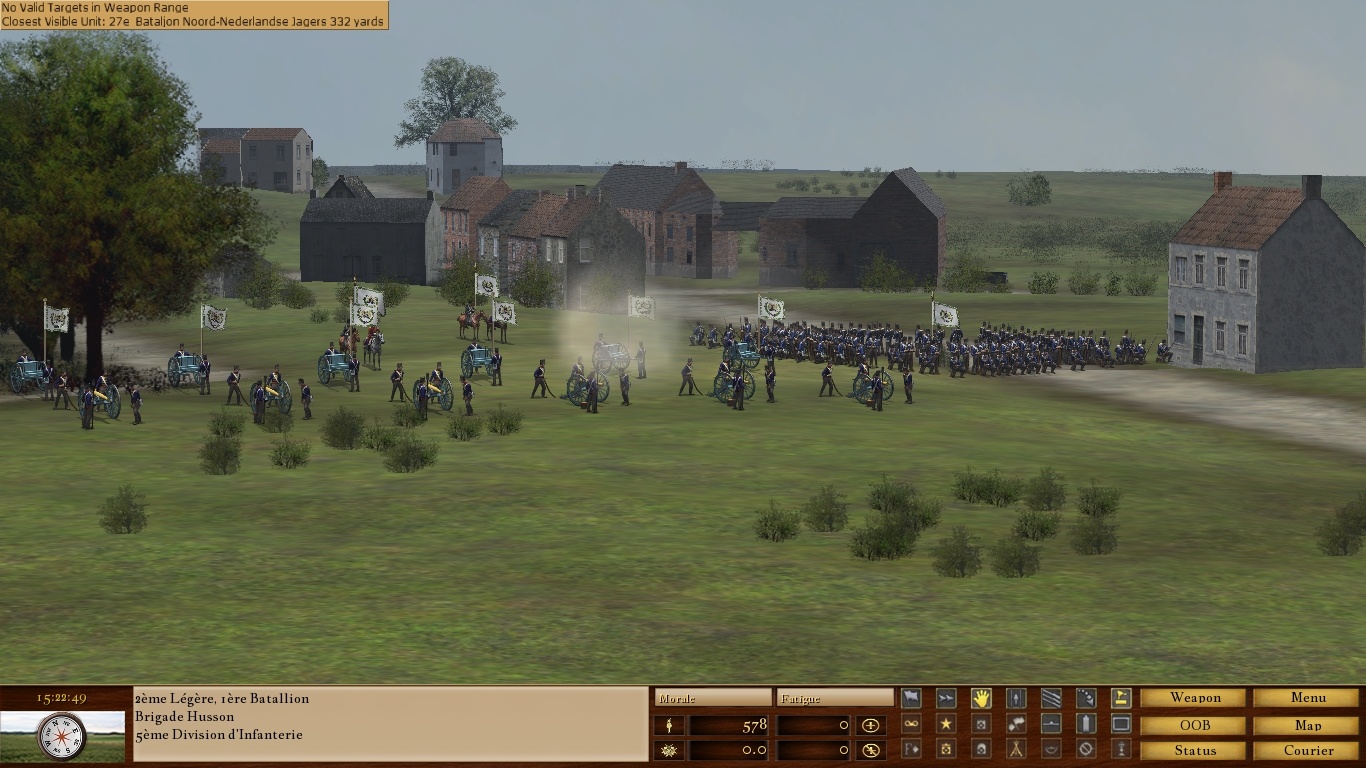The height and width of the screenshot is (768, 1366).
Task: Send a Courier message
Action: [x=1308, y=750]
